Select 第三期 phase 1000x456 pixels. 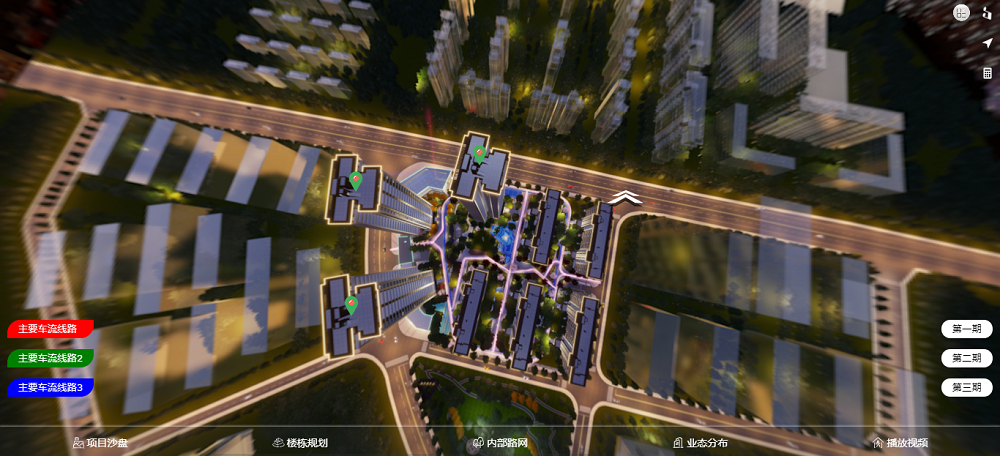tap(966, 387)
